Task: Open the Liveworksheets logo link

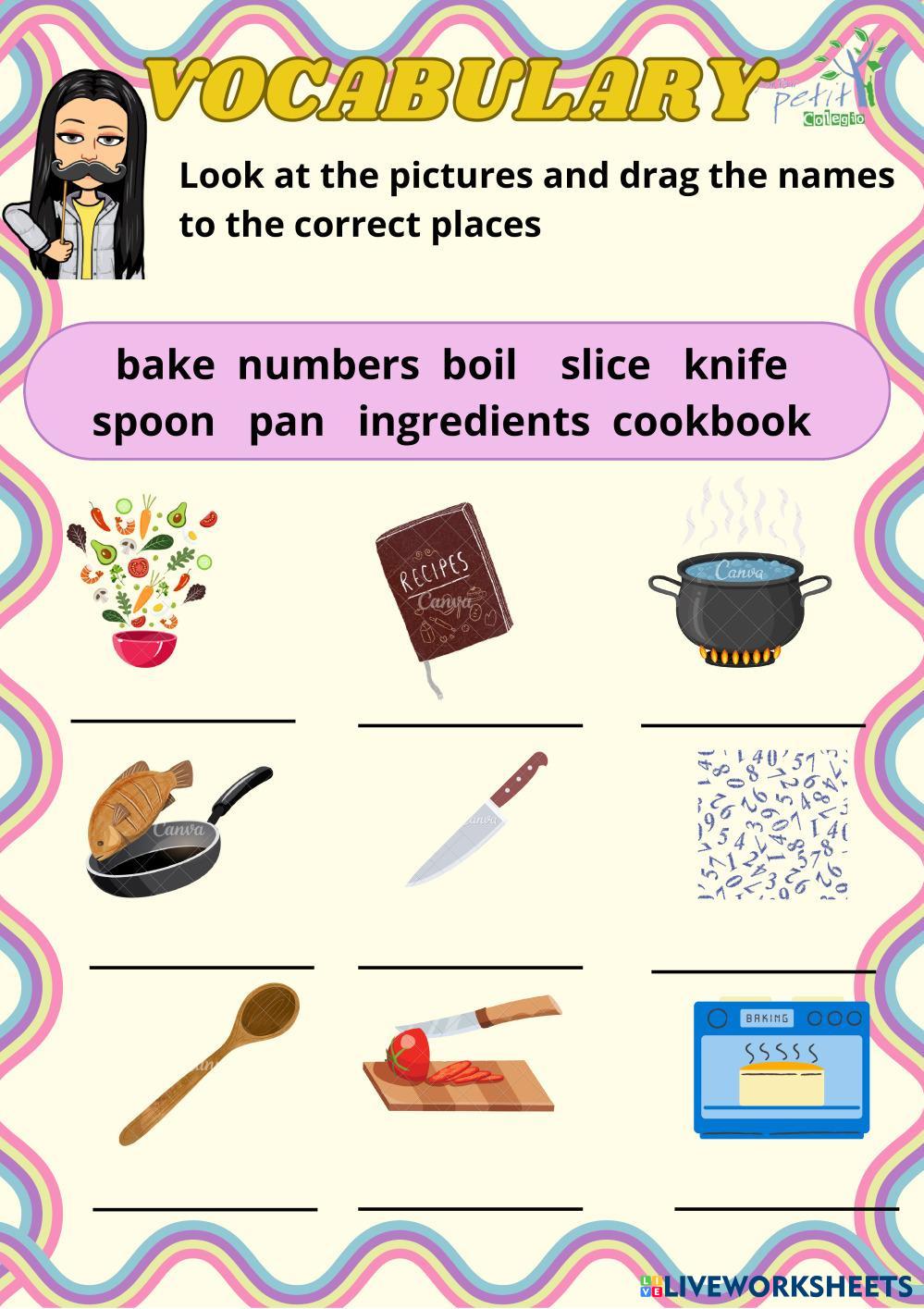Action: point(775,1285)
